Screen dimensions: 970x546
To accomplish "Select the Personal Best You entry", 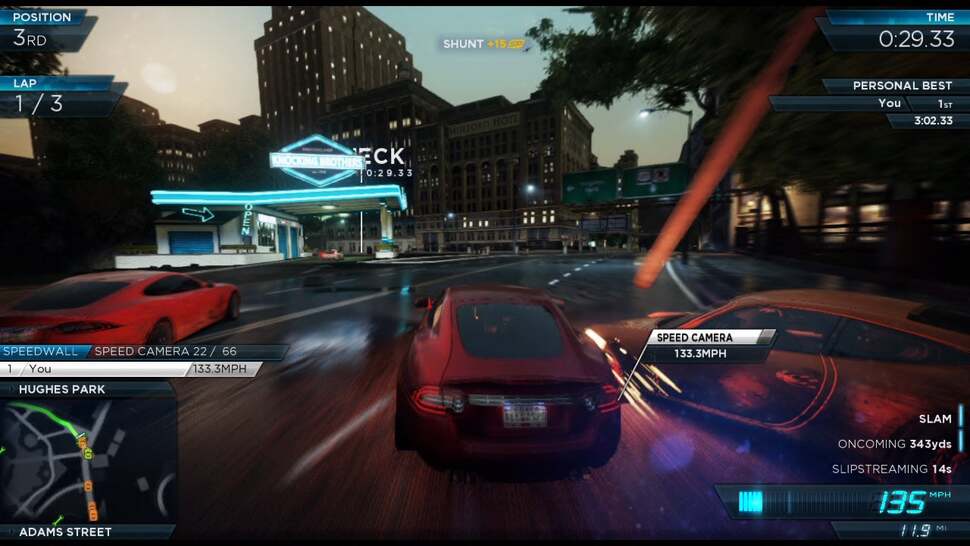I will (x=889, y=104).
